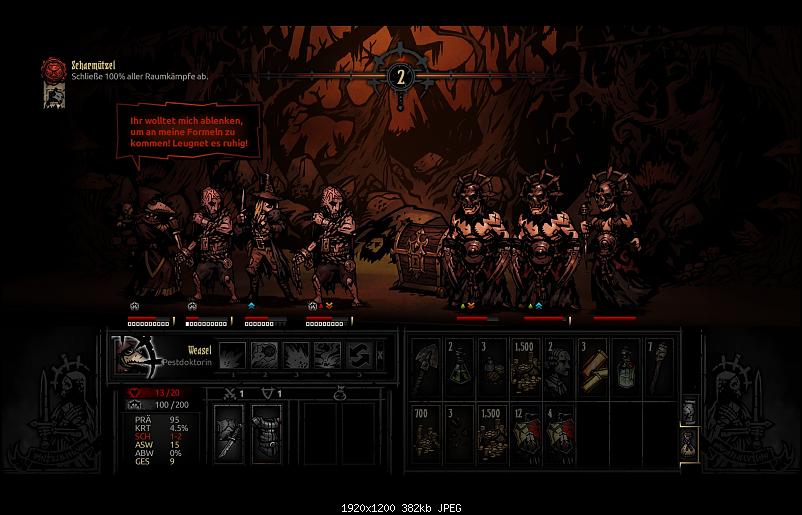Select the equipped dagger weapon slot
802x515 pixels.
229,431
